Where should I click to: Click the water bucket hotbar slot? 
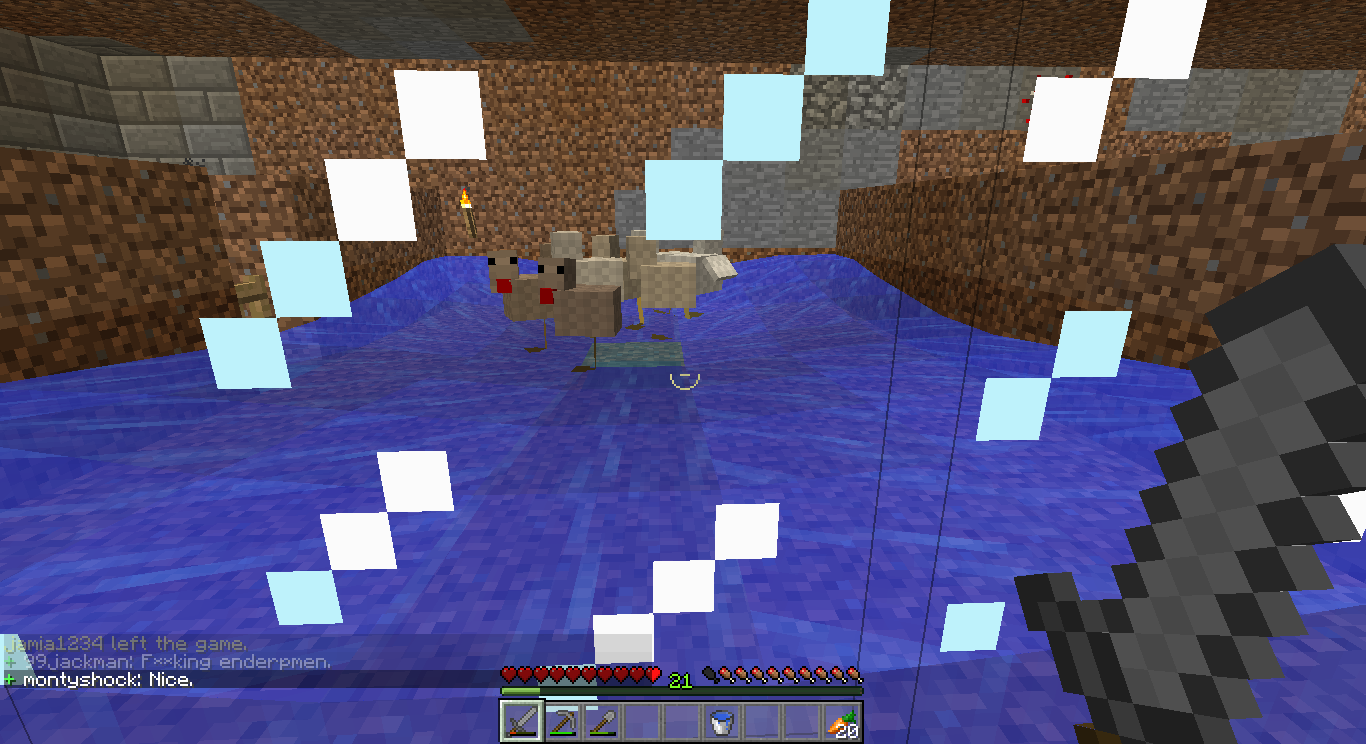pos(721,720)
